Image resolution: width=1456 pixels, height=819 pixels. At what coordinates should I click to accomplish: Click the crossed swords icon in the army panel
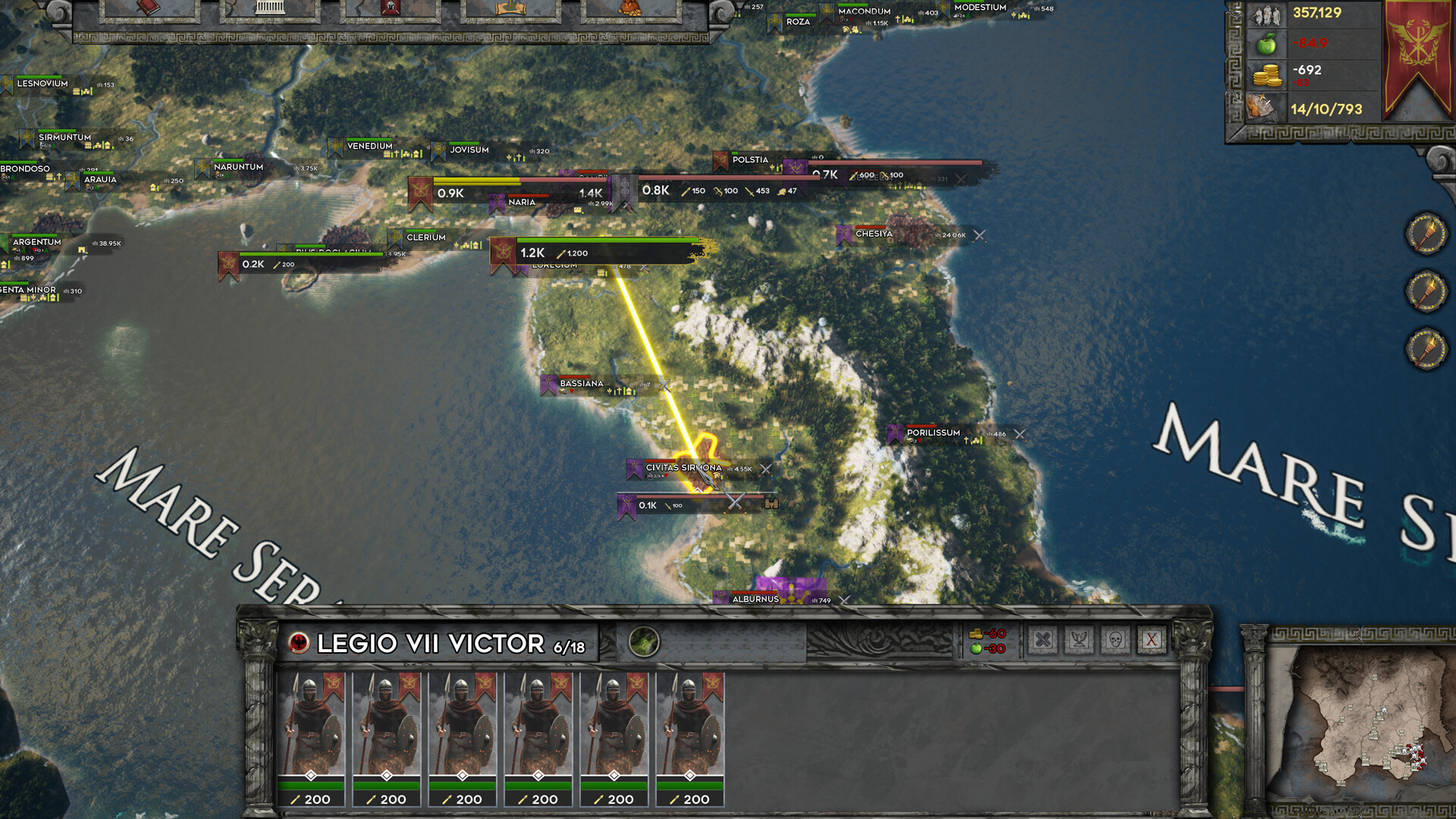[x=1043, y=640]
